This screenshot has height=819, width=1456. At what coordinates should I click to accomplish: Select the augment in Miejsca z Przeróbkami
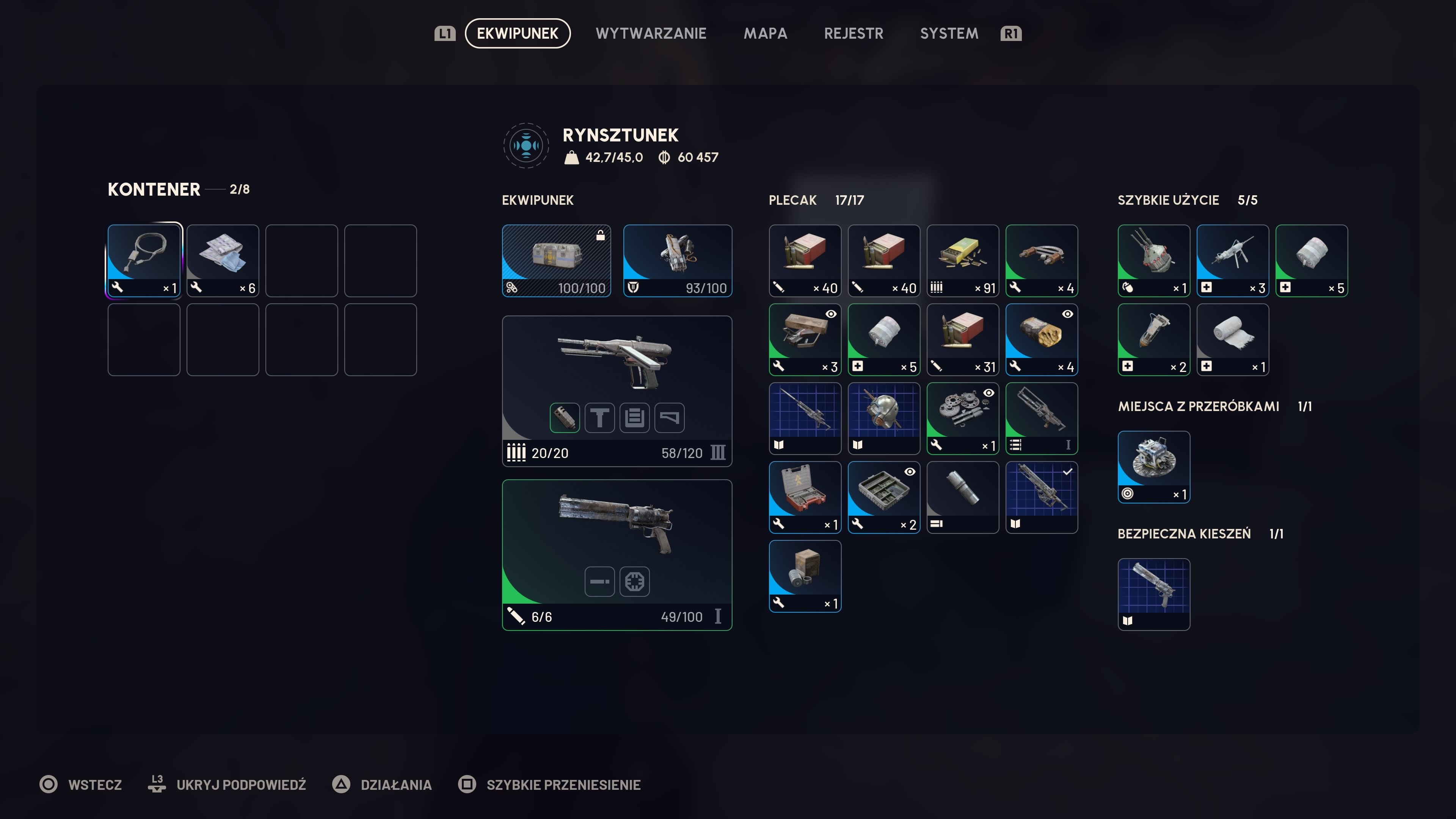pos(1153,466)
